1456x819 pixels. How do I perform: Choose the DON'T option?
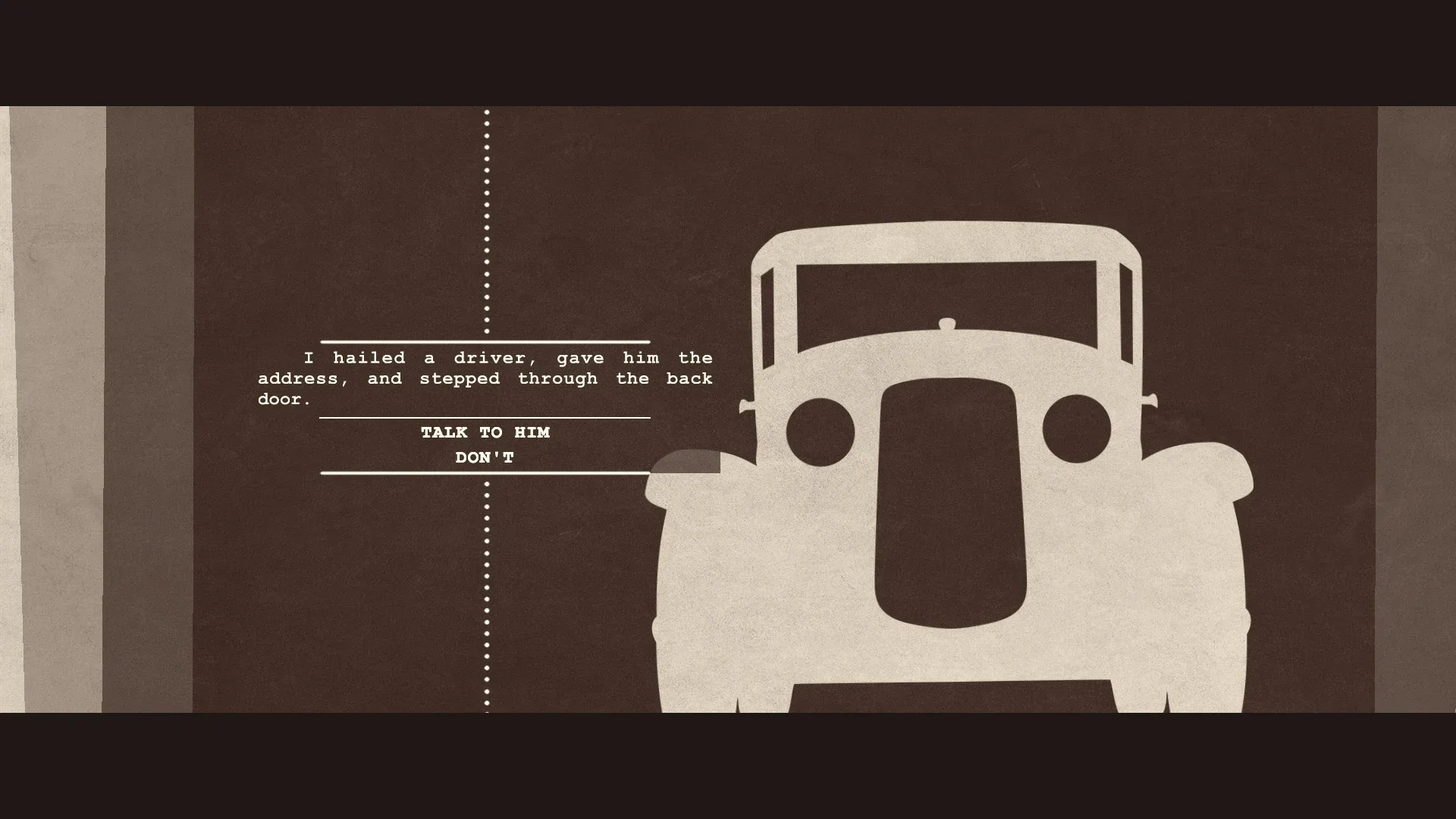[485, 457]
